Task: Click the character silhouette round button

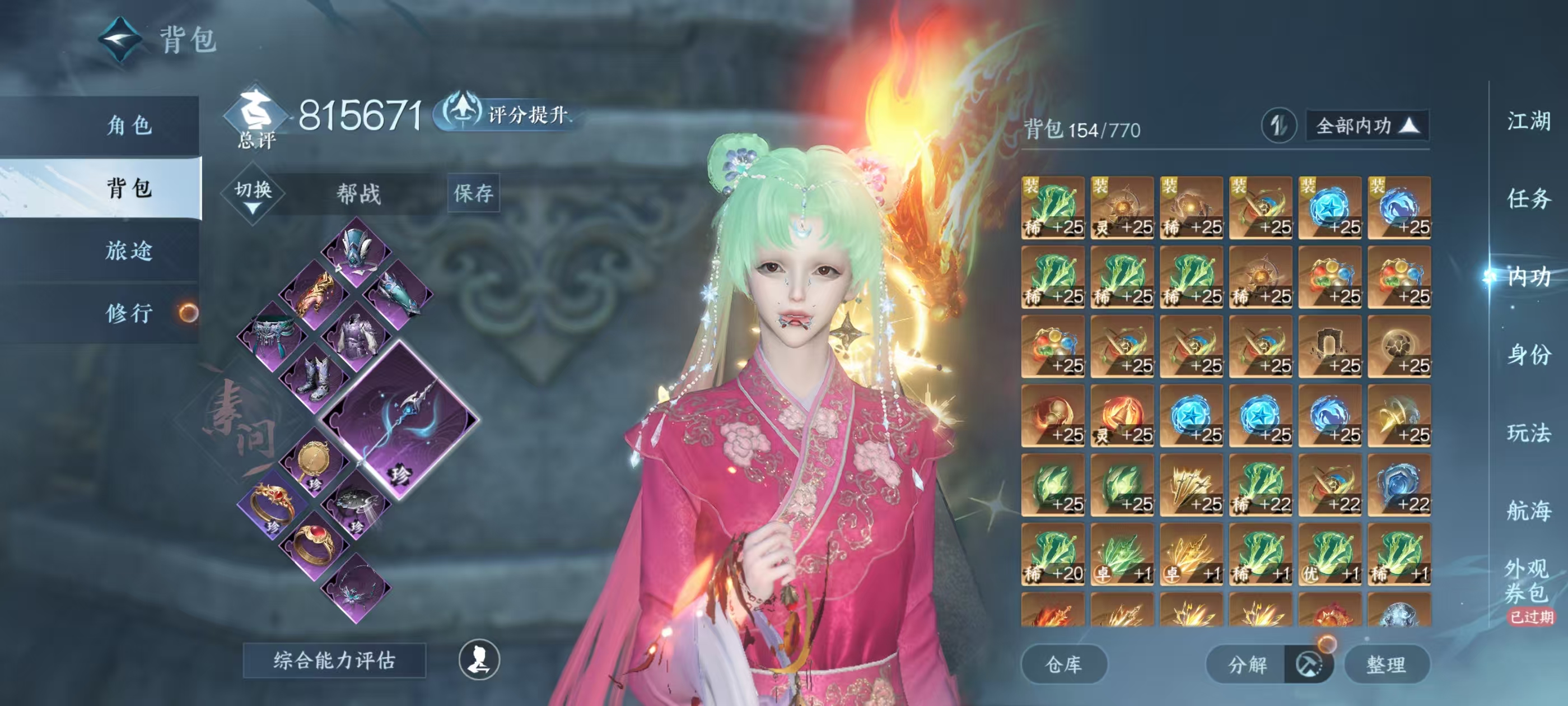Action: [479, 659]
